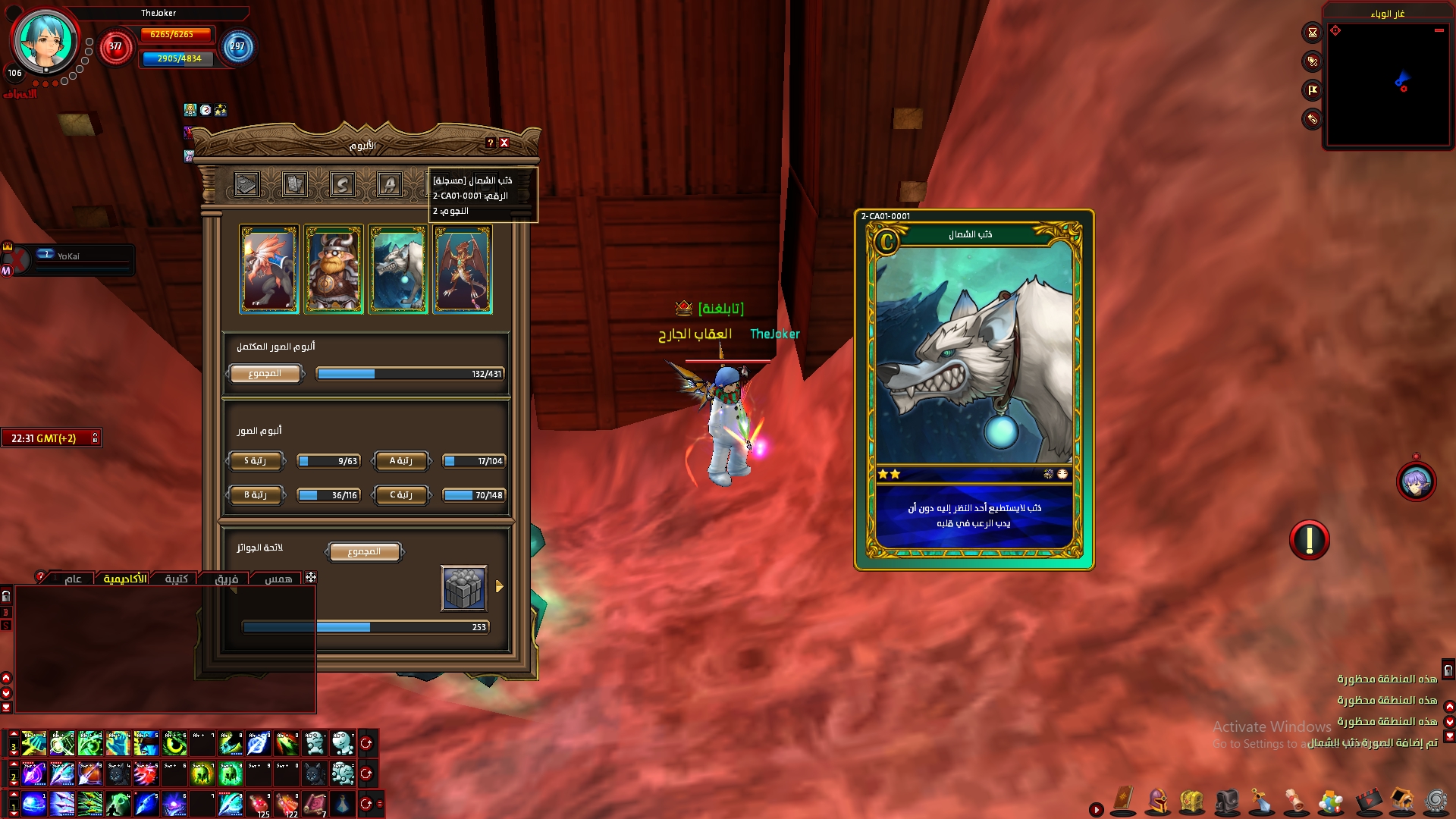Viewport: 1456px width, 819px height.
Task: Click the minimap display
Action: [x=1388, y=82]
